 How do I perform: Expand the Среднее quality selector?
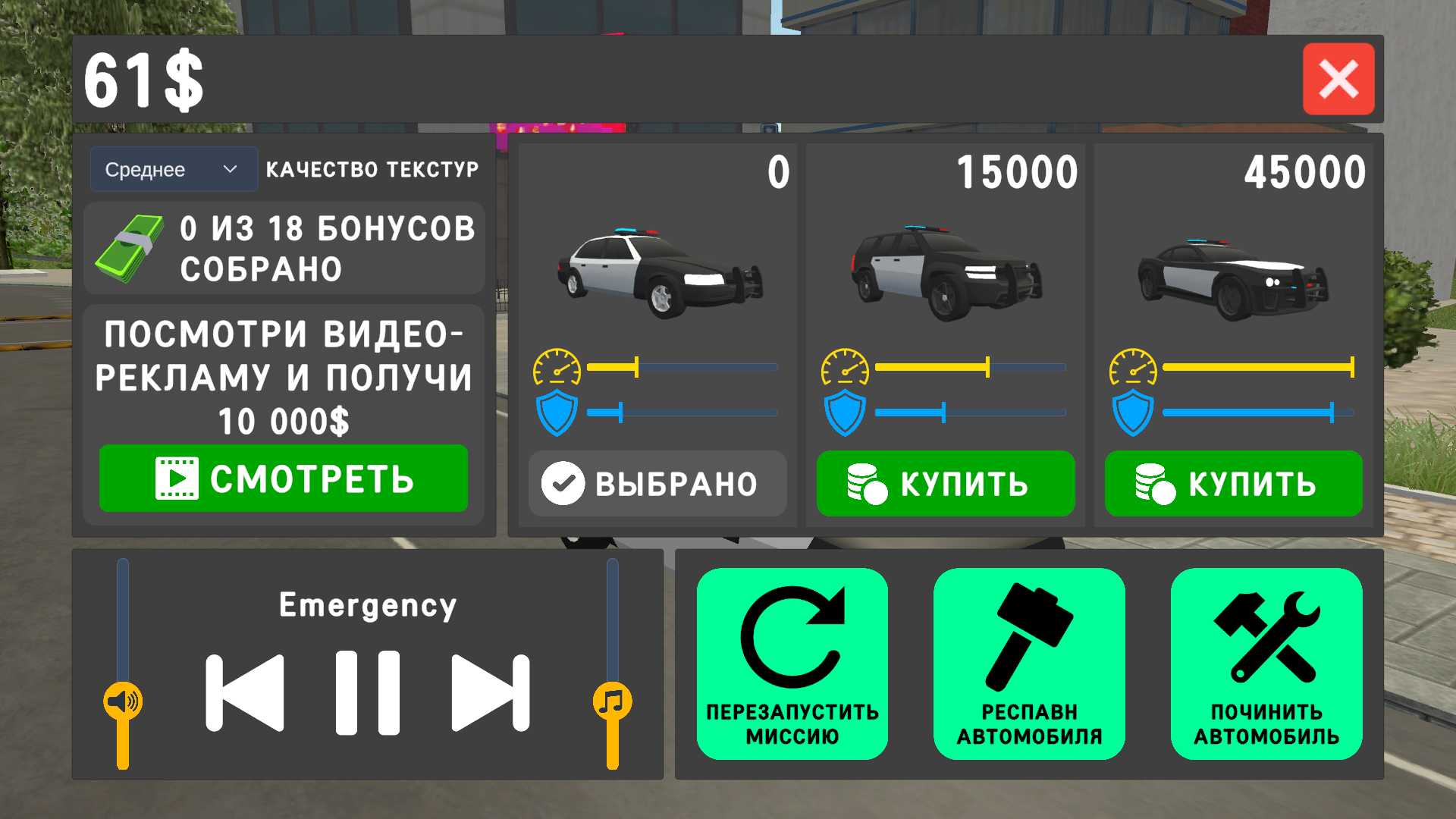pyautogui.click(x=173, y=169)
